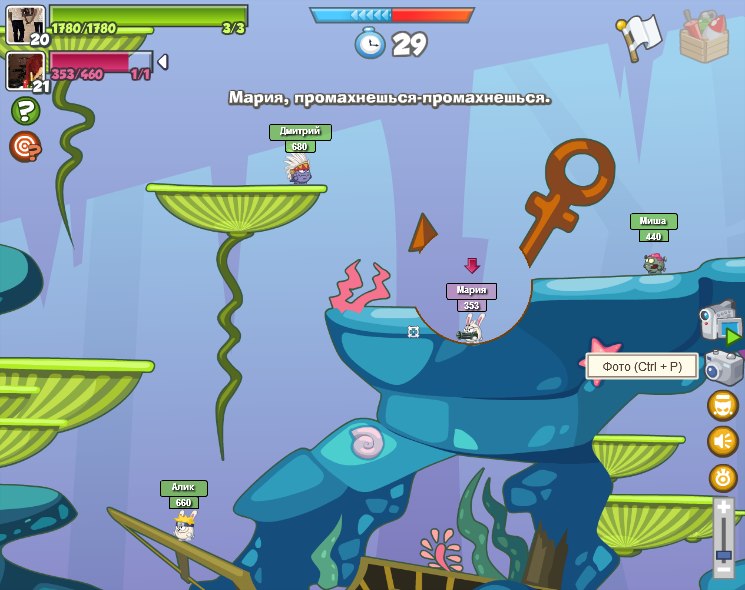Screen dimensions: 745x590
Task: Click the white surrender flag
Action: [640, 36]
